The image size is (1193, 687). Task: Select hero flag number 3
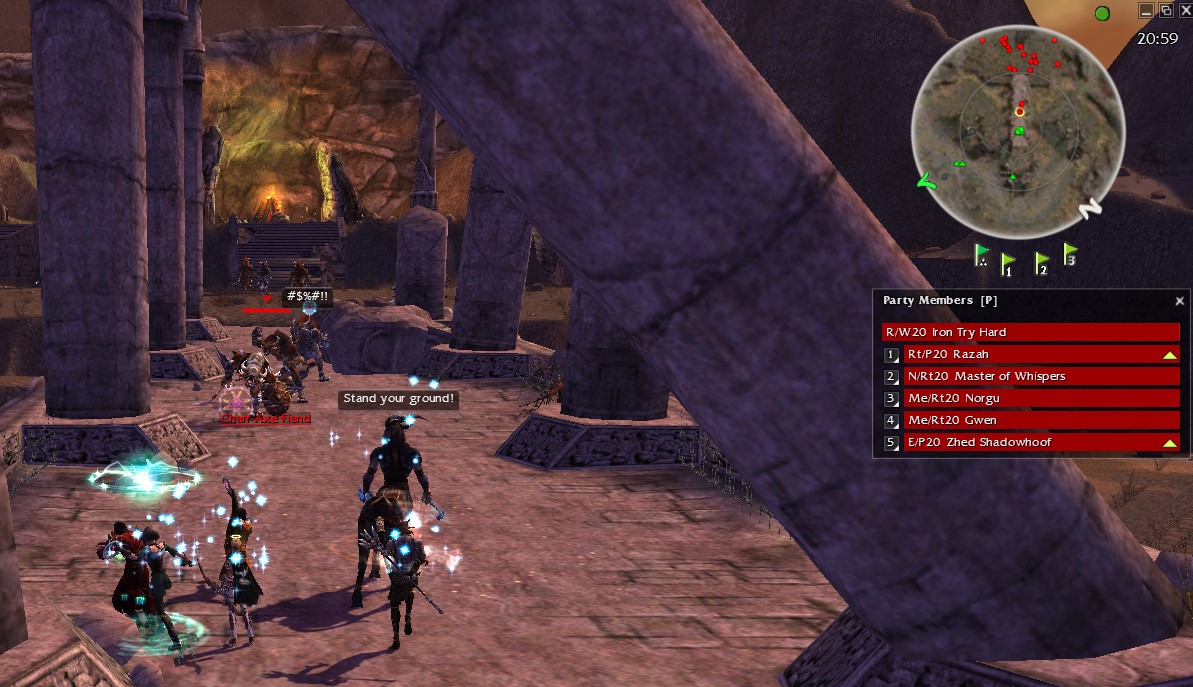1070,255
